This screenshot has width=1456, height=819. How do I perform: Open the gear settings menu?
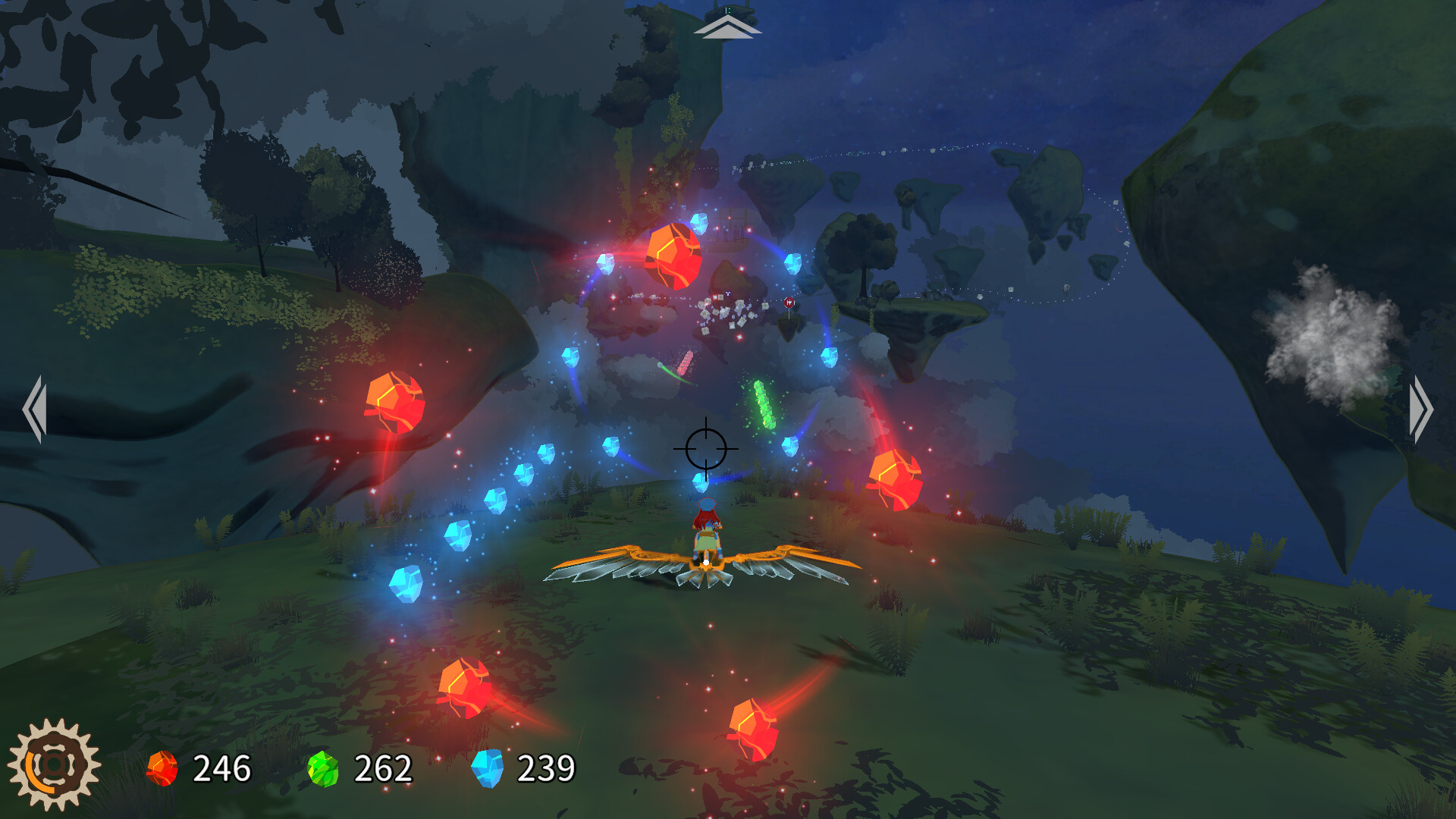[55, 764]
